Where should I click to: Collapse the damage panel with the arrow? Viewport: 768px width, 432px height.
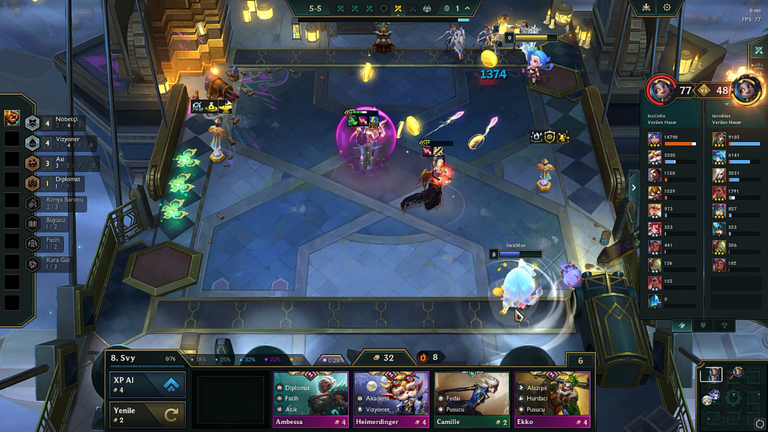point(632,186)
